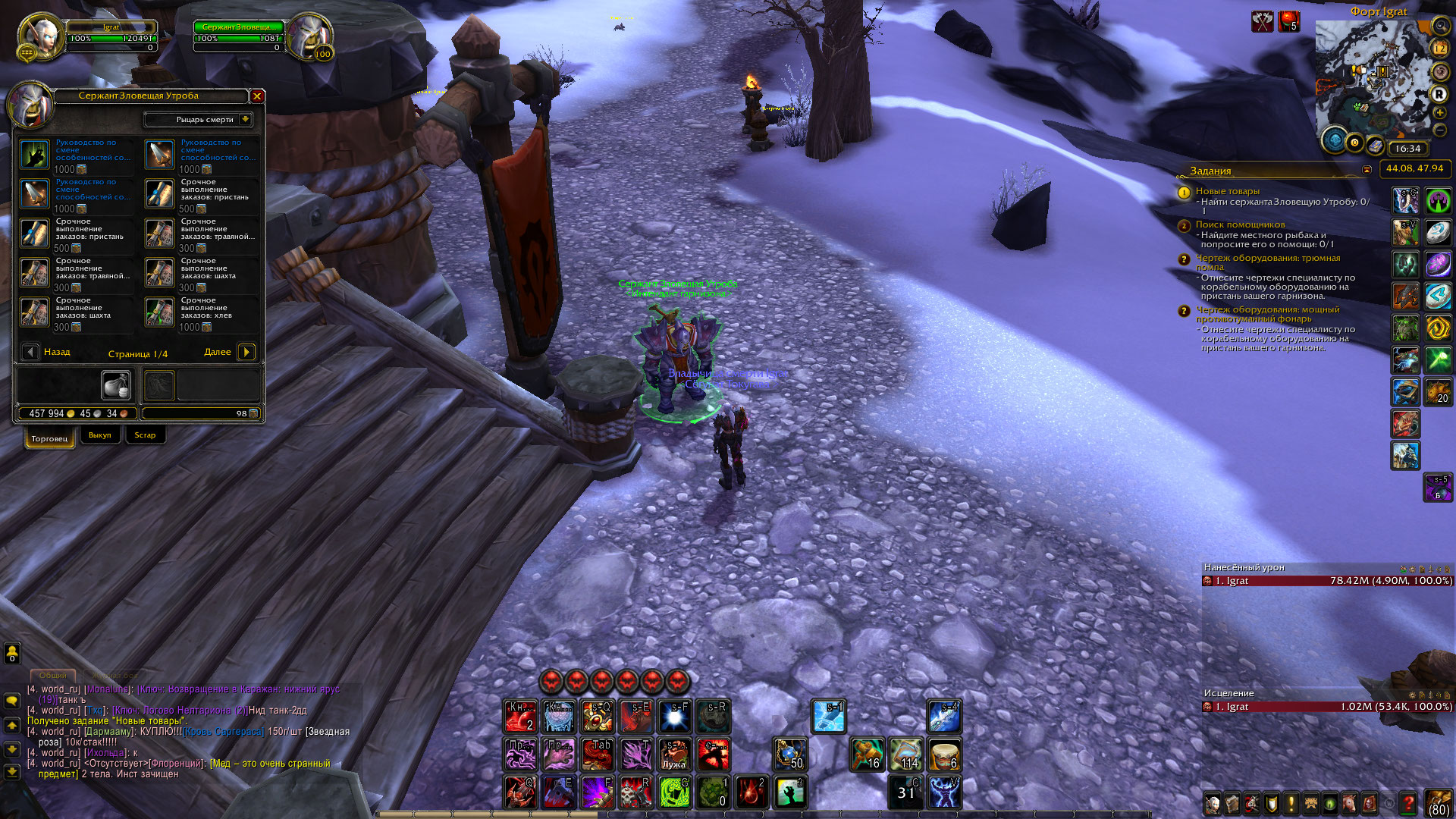
Task: Click the Назад page arrow
Action: [30, 352]
